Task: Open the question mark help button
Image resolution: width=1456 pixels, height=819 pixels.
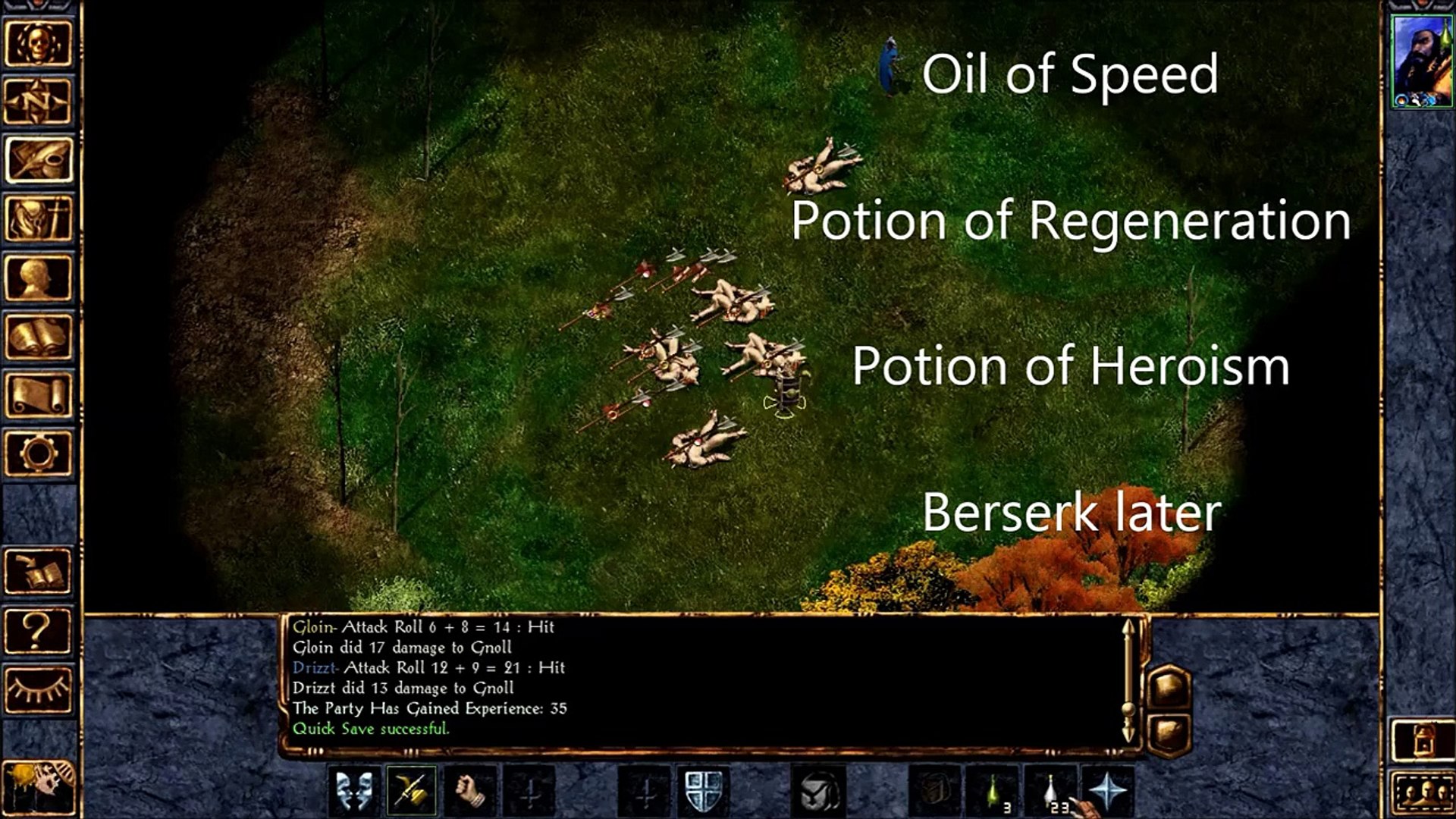Action: click(x=39, y=629)
